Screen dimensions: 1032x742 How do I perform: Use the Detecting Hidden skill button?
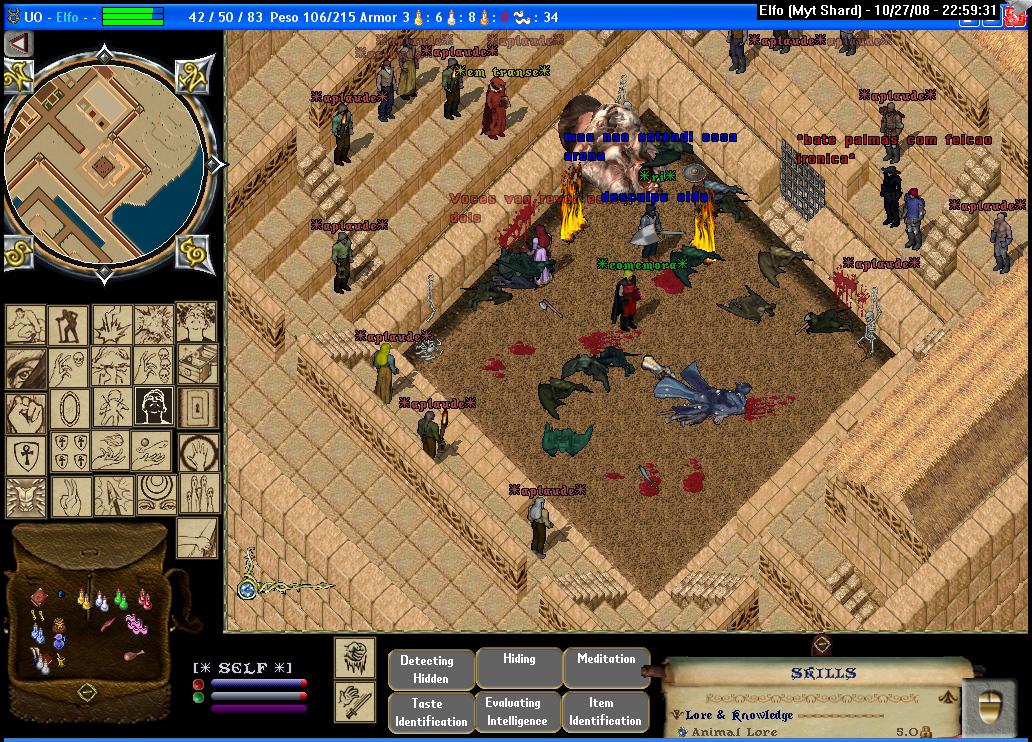[x=427, y=669]
